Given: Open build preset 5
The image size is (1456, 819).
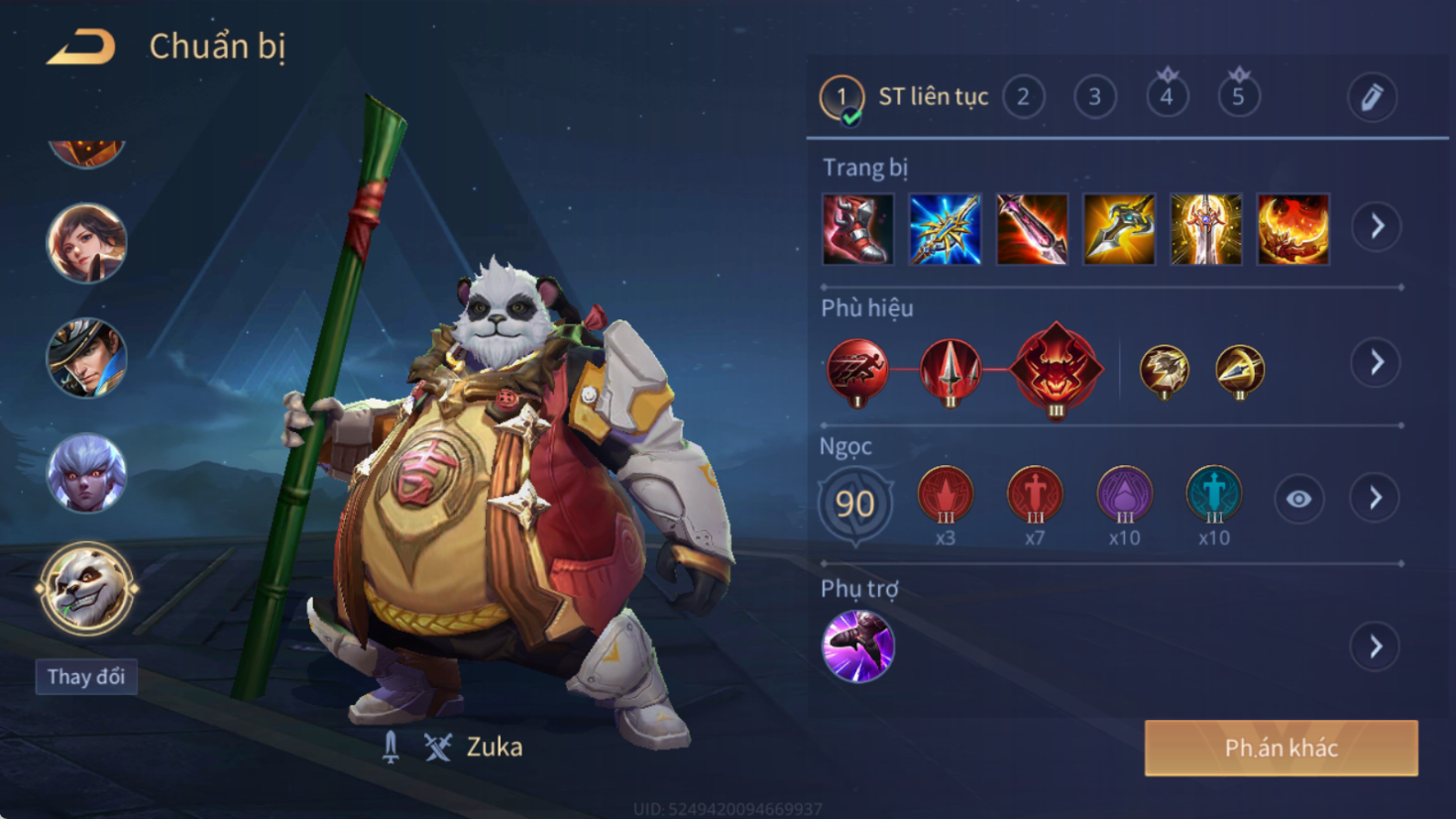Looking at the screenshot, I should [1238, 97].
